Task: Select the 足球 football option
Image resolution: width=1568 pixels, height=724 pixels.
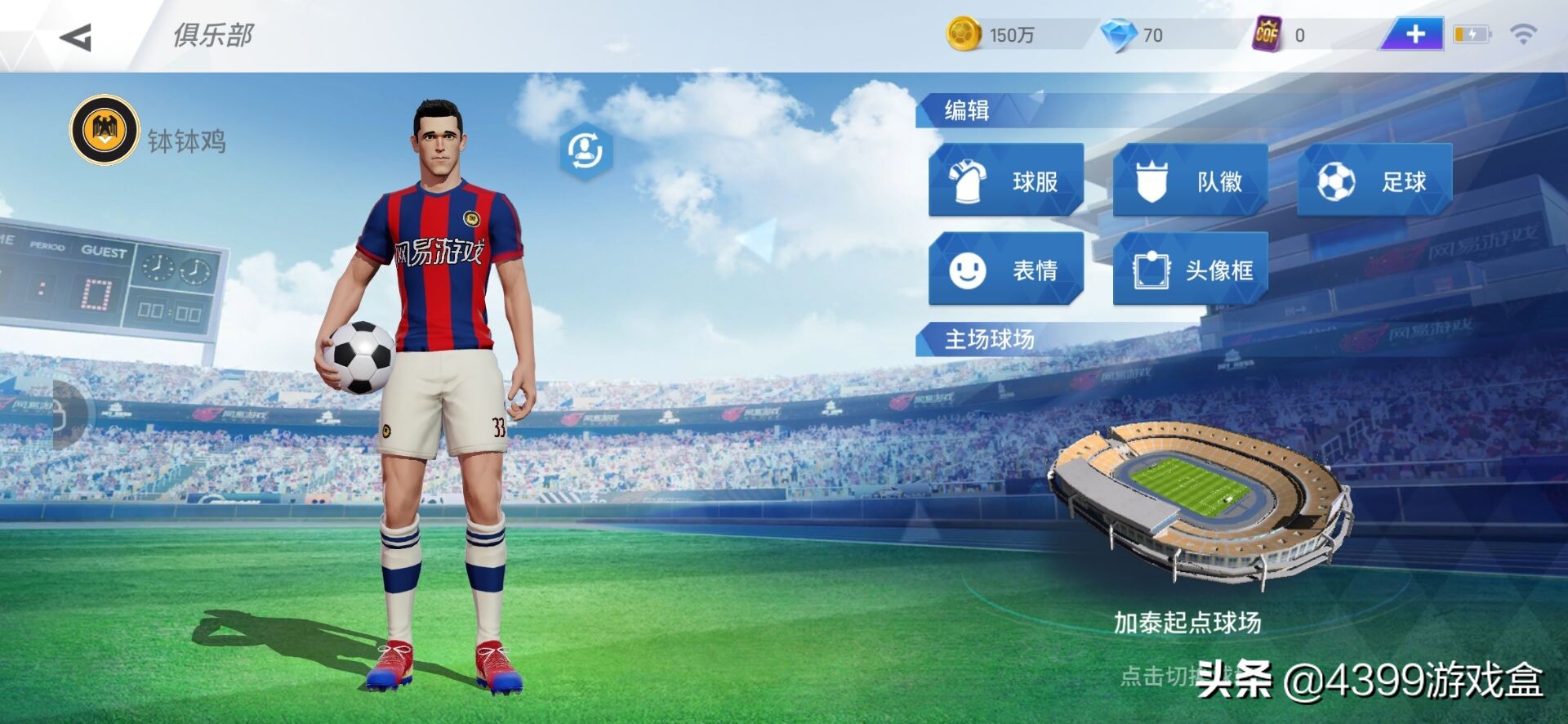Action: (1374, 181)
